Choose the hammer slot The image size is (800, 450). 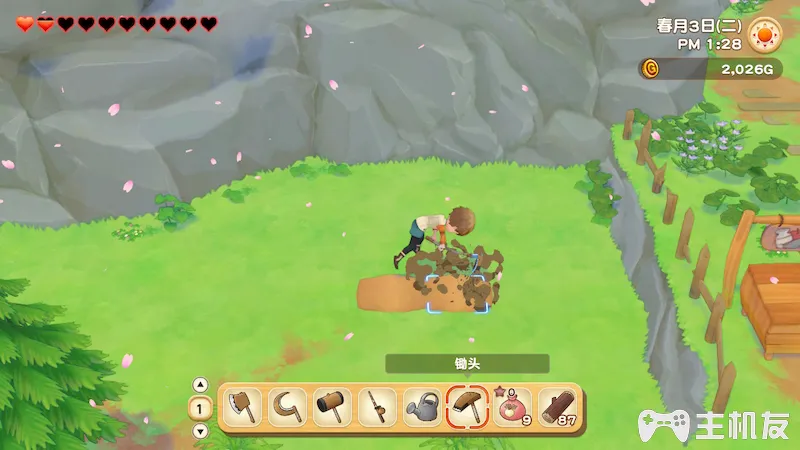coord(331,407)
